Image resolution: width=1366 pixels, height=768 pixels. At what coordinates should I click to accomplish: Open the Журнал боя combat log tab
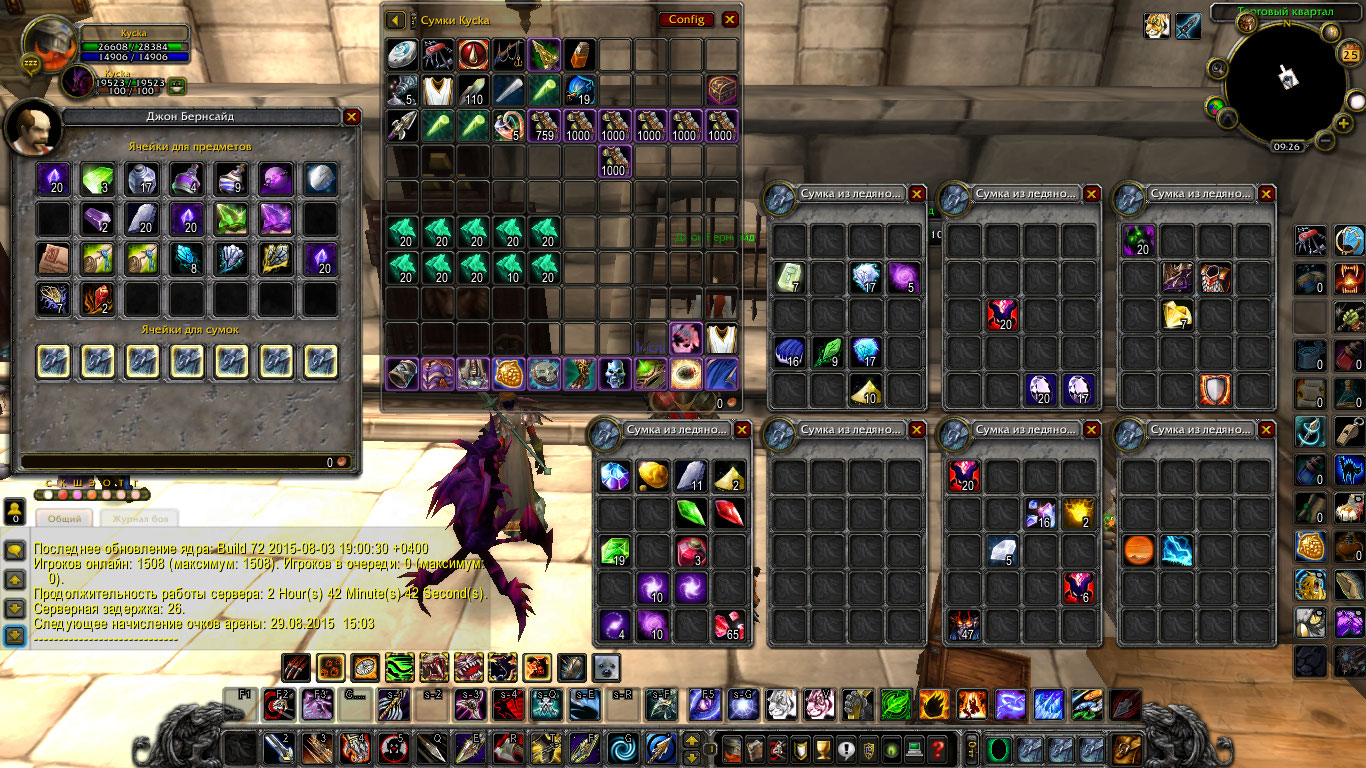click(144, 518)
